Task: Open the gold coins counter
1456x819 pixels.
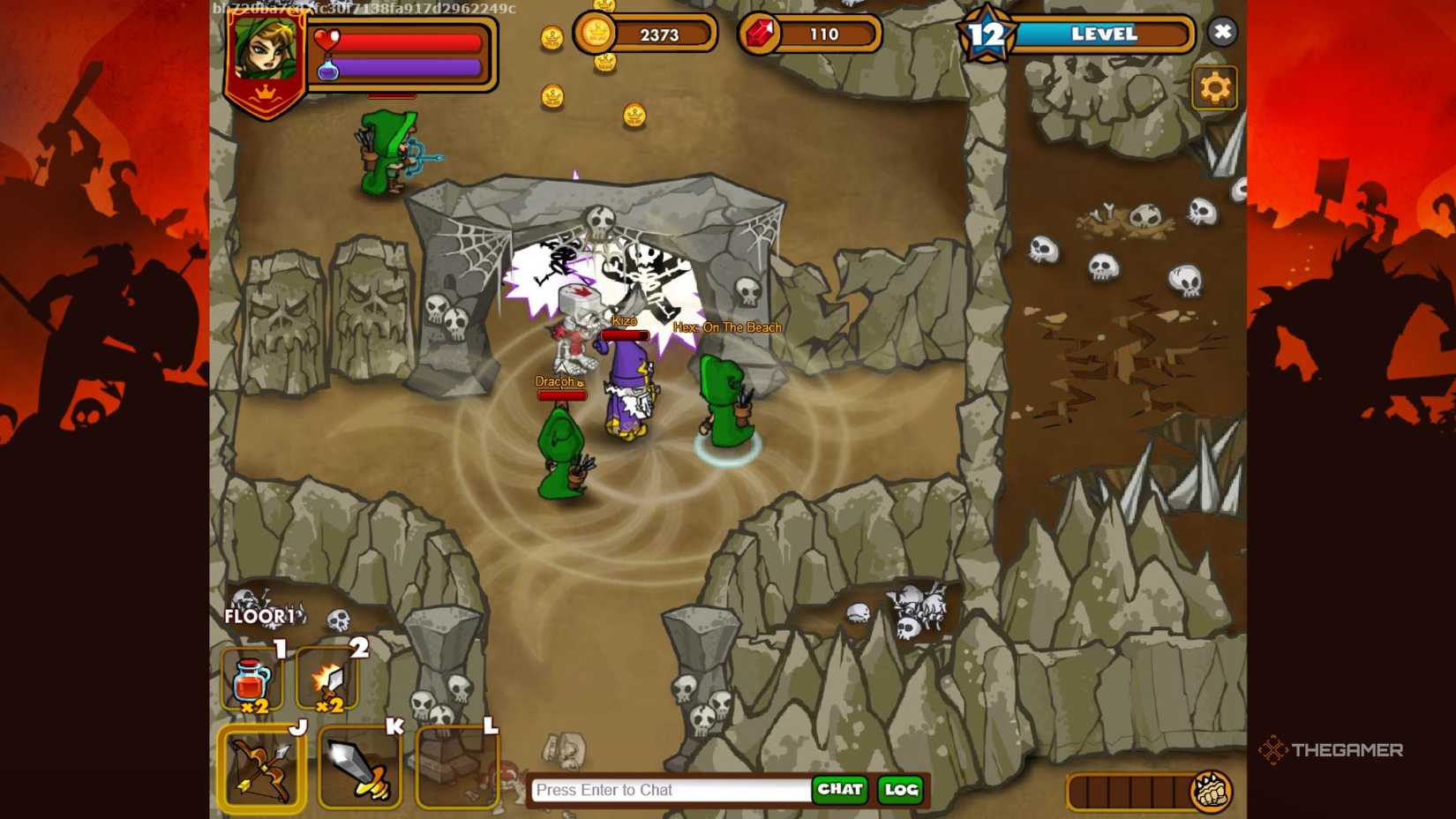Action: pyautogui.click(x=596, y=34)
